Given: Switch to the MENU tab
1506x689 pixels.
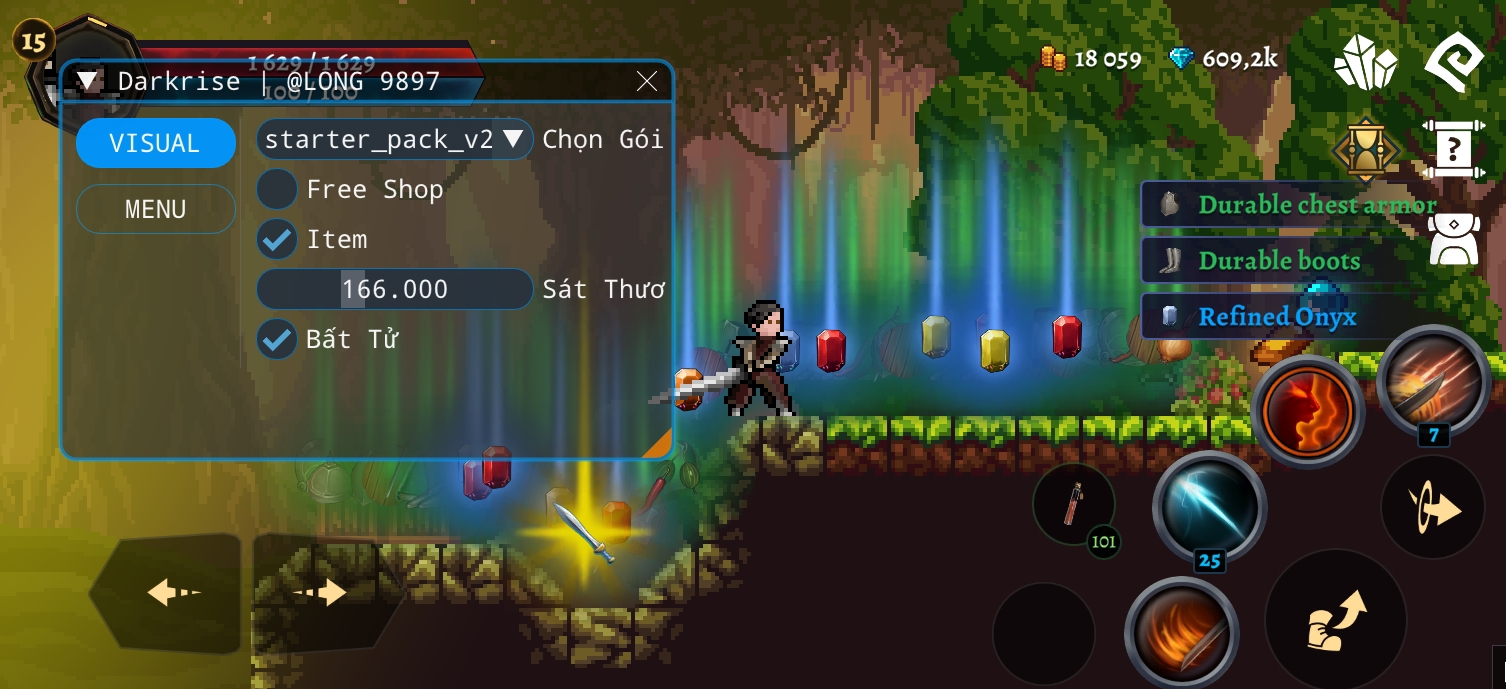Looking at the screenshot, I should (x=155, y=209).
